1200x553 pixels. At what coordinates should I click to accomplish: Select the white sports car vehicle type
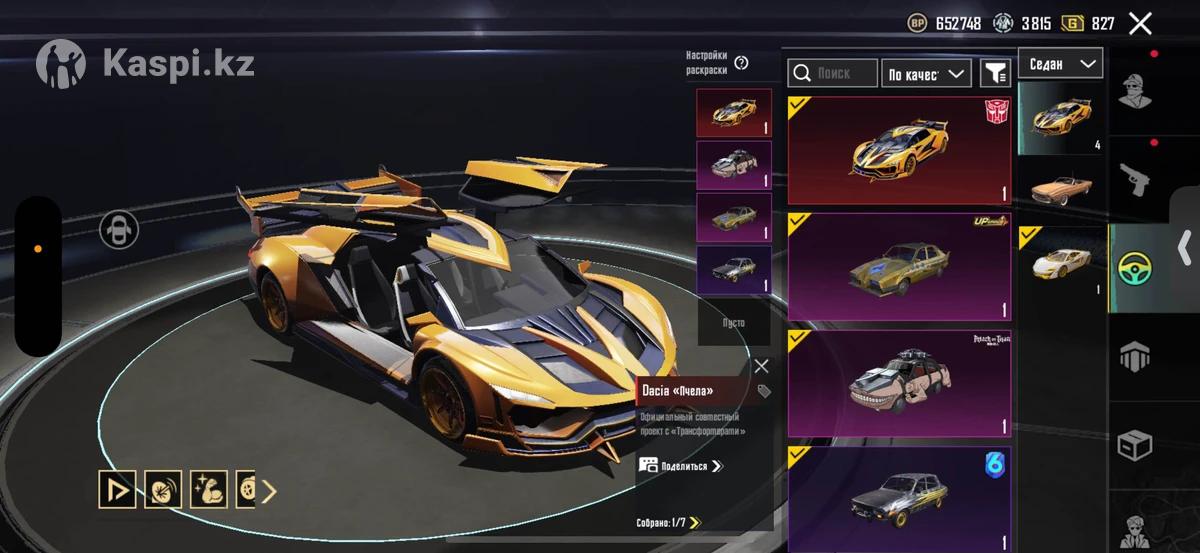pos(1060,263)
